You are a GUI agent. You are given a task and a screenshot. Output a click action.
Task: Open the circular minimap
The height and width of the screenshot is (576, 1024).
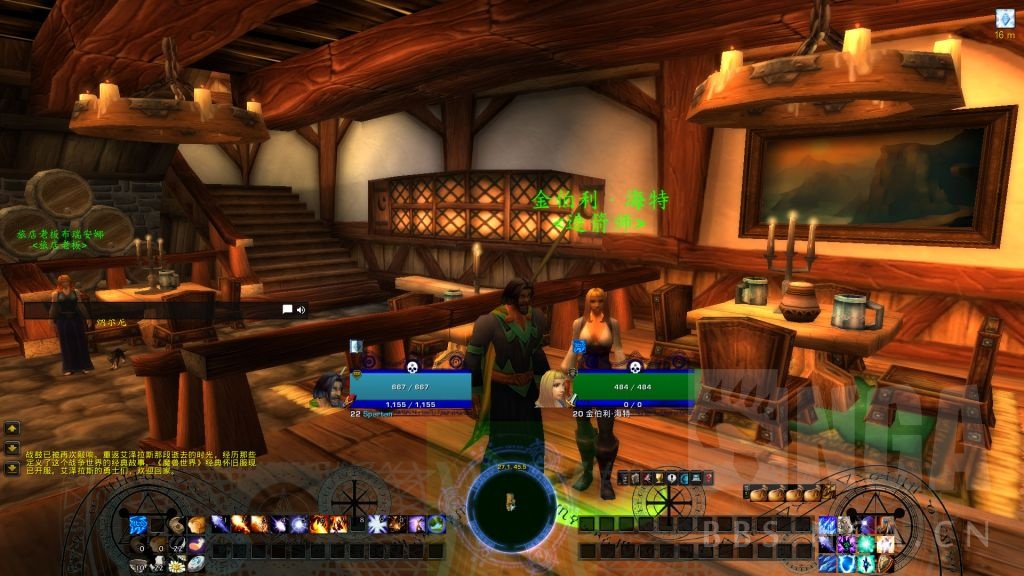pyautogui.click(x=511, y=498)
